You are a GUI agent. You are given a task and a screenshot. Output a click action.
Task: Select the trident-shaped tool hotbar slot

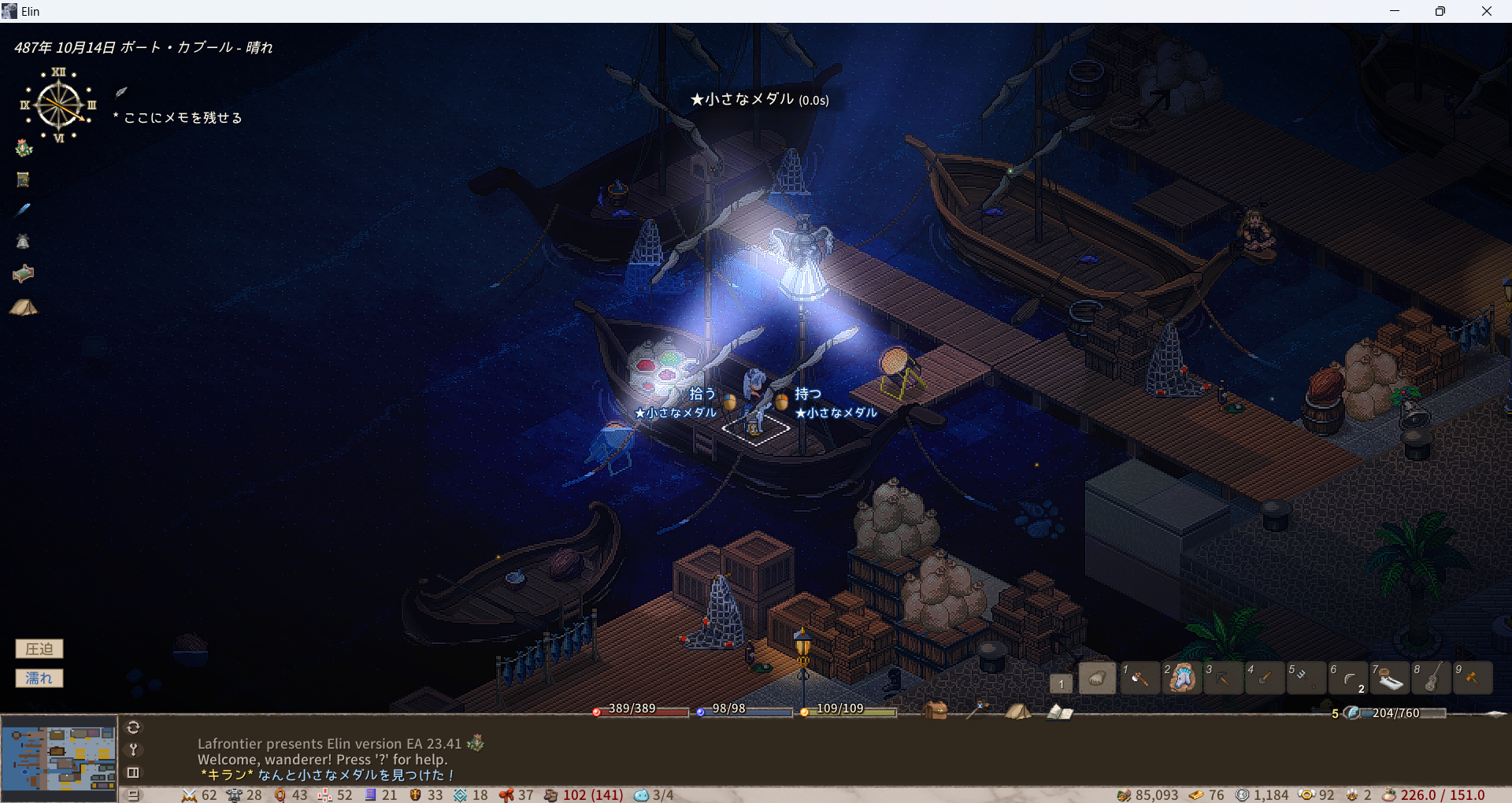coord(1306,678)
